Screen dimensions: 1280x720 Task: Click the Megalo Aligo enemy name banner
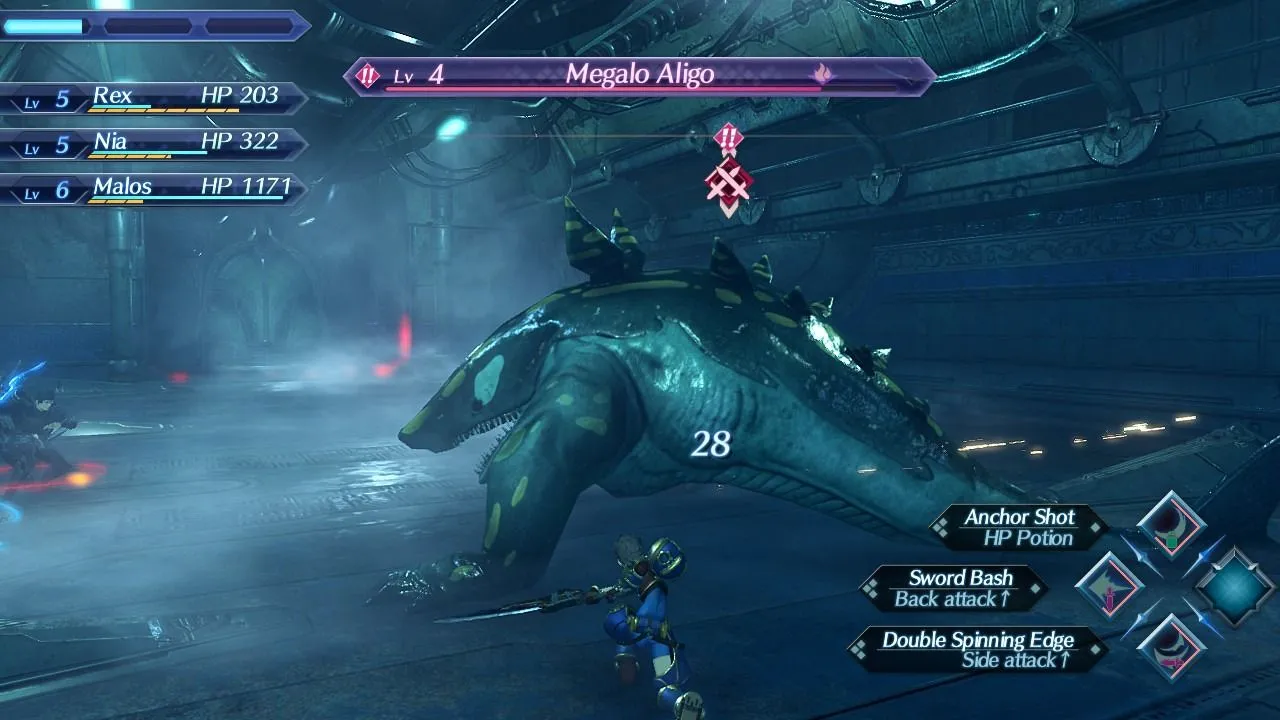click(640, 75)
